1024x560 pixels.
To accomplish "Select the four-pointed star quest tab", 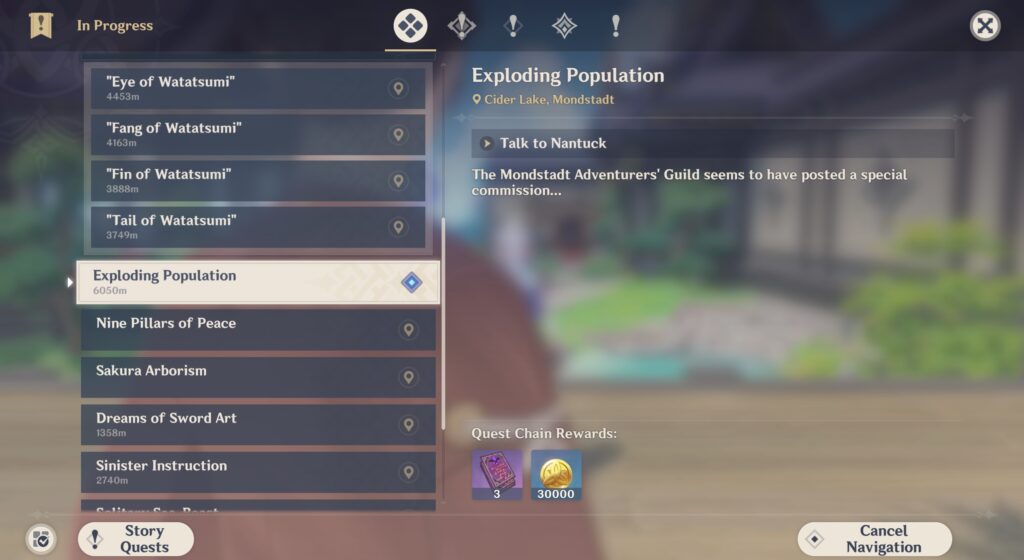I will point(564,26).
